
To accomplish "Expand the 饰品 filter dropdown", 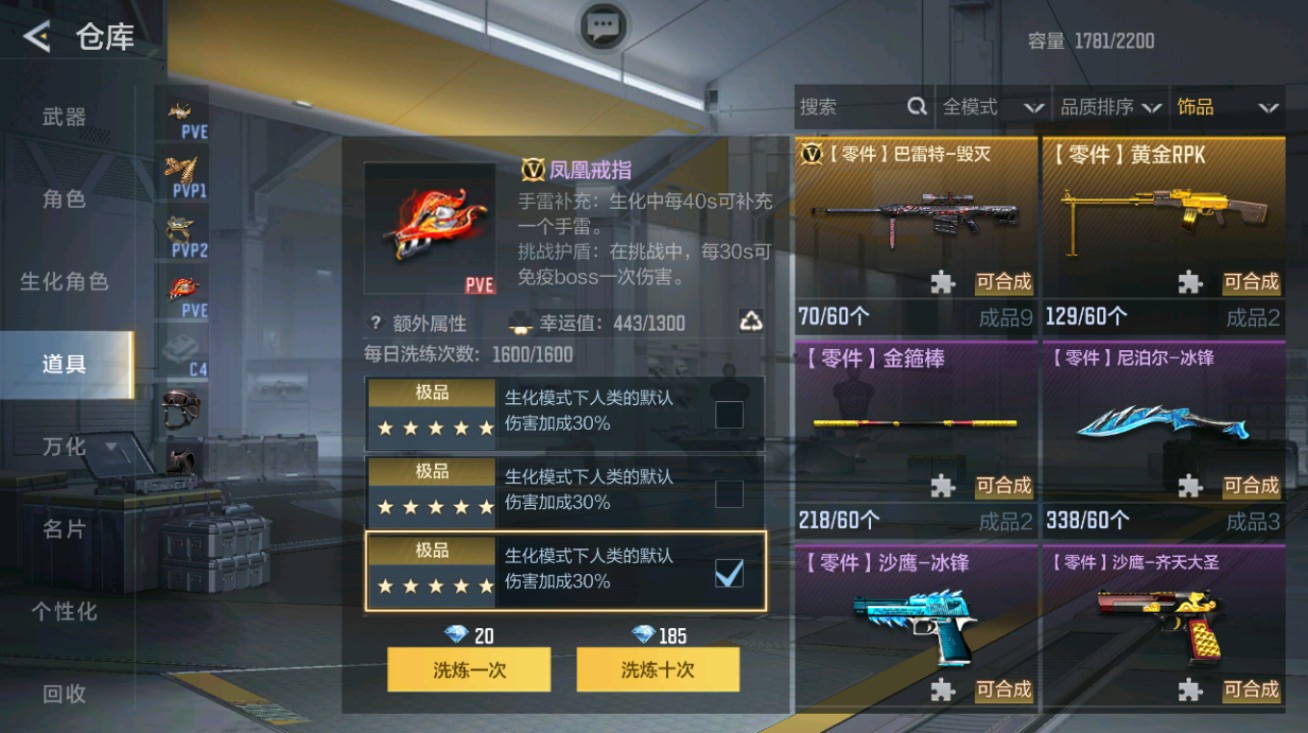I will click(x=1228, y=106).
